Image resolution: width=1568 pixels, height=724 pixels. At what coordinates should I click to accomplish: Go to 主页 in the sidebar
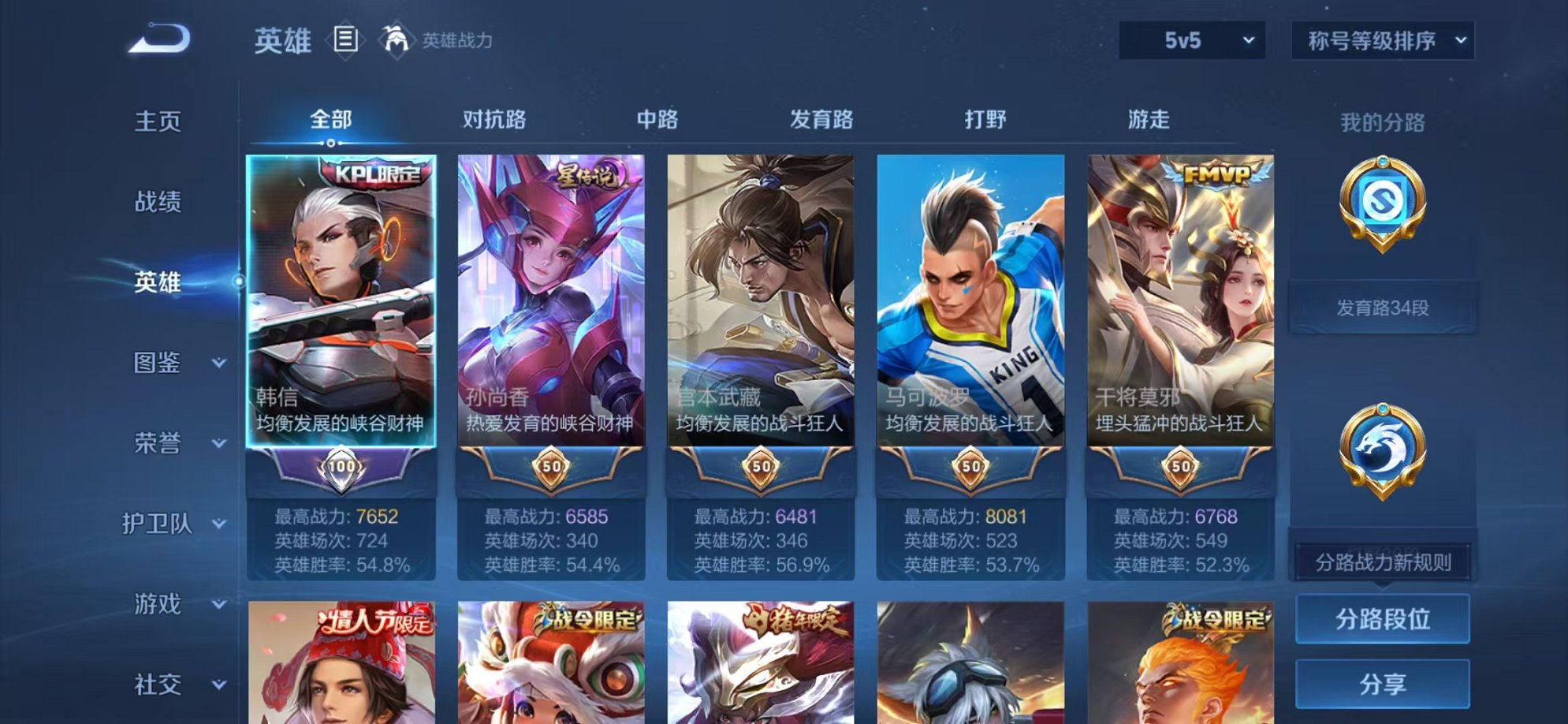(x=159, y=119)
